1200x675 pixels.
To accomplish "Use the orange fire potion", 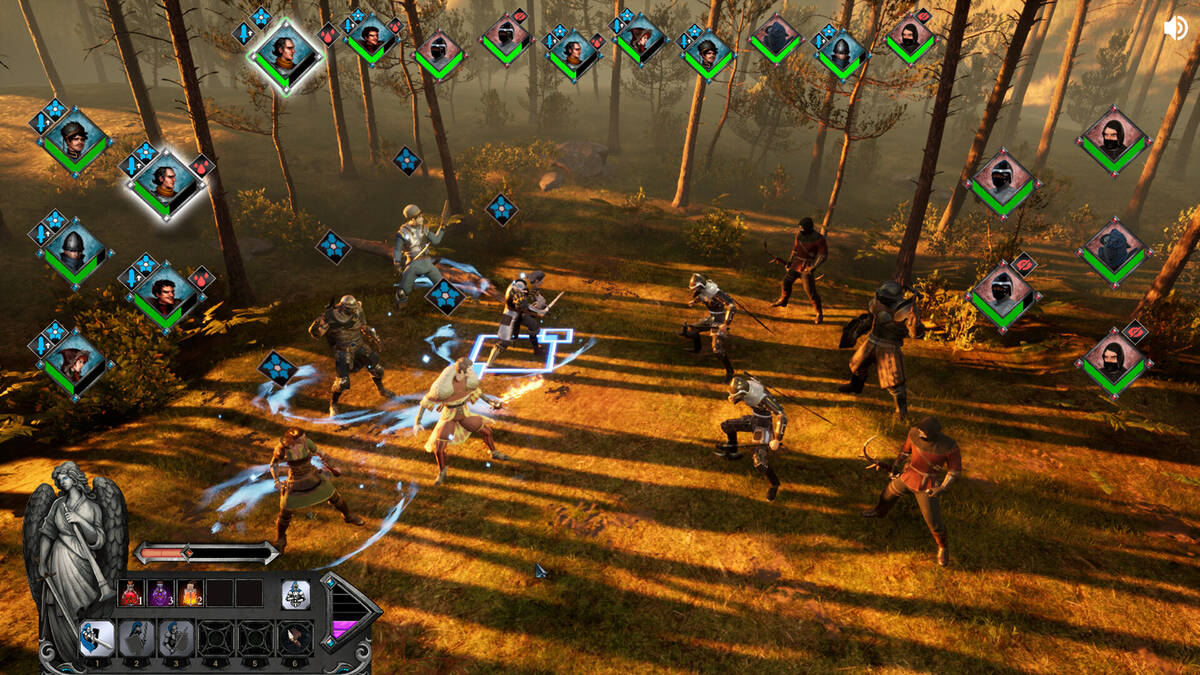I will 191,593.
